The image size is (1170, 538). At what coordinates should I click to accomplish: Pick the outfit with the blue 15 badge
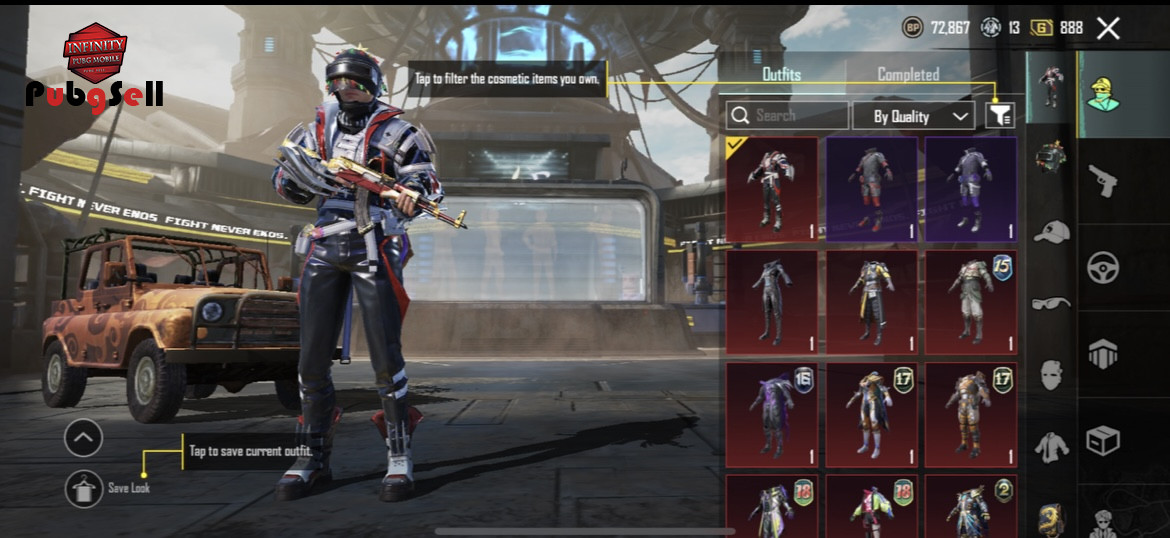coord(970,302)
